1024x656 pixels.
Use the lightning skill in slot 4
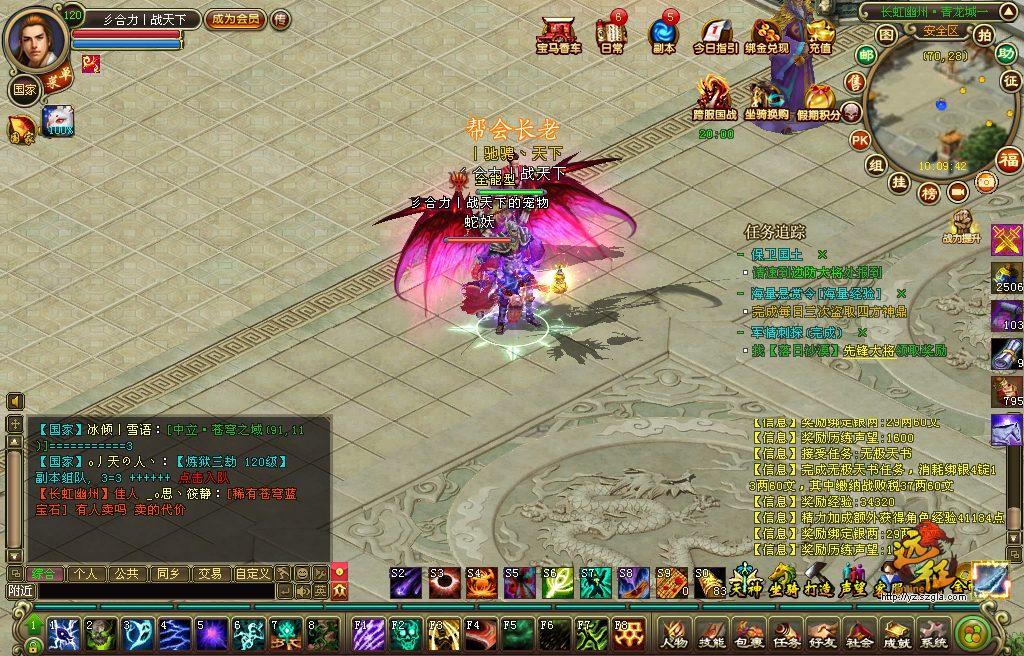176,632
